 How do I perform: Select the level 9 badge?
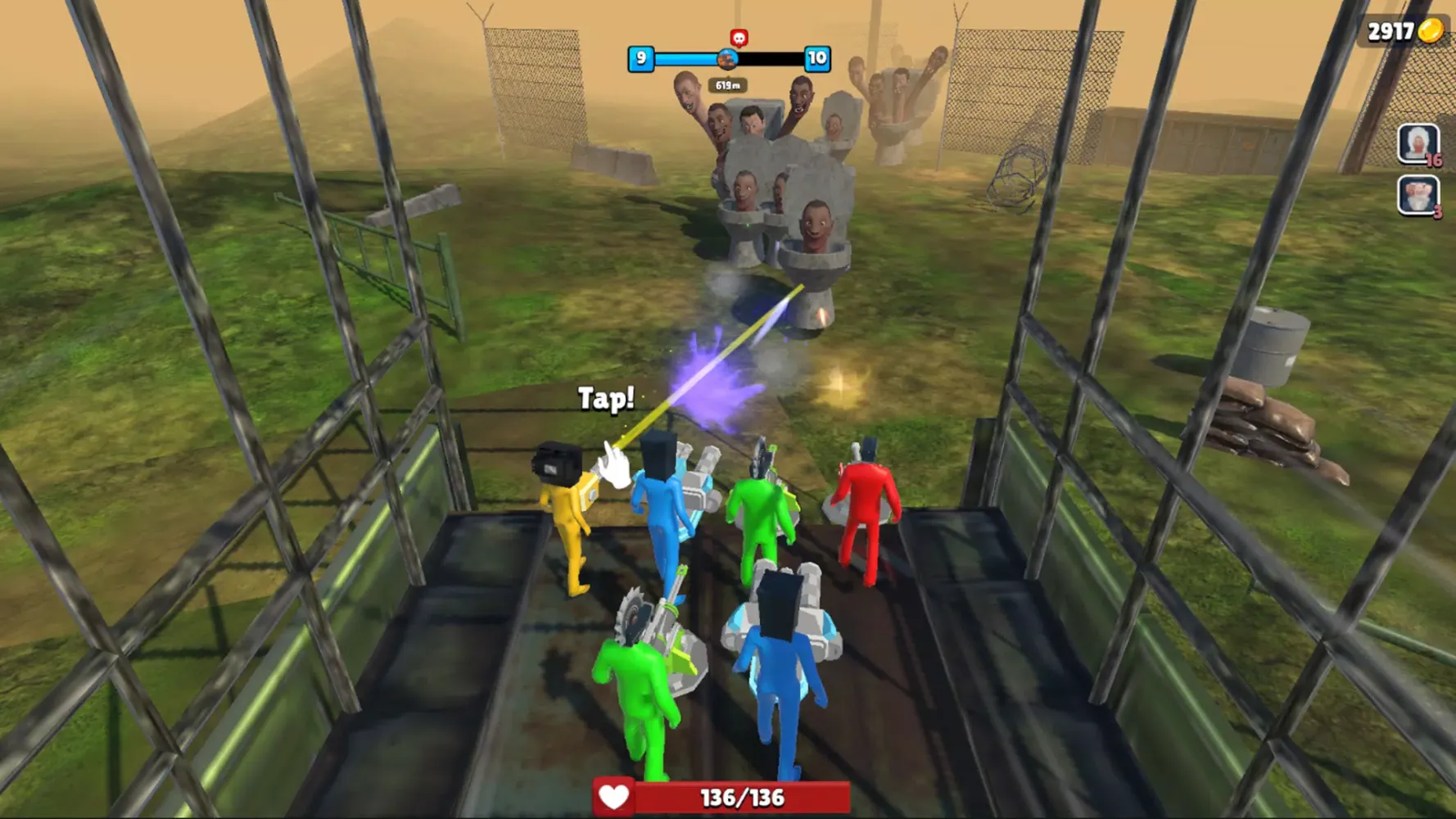(x=641, y=57)
